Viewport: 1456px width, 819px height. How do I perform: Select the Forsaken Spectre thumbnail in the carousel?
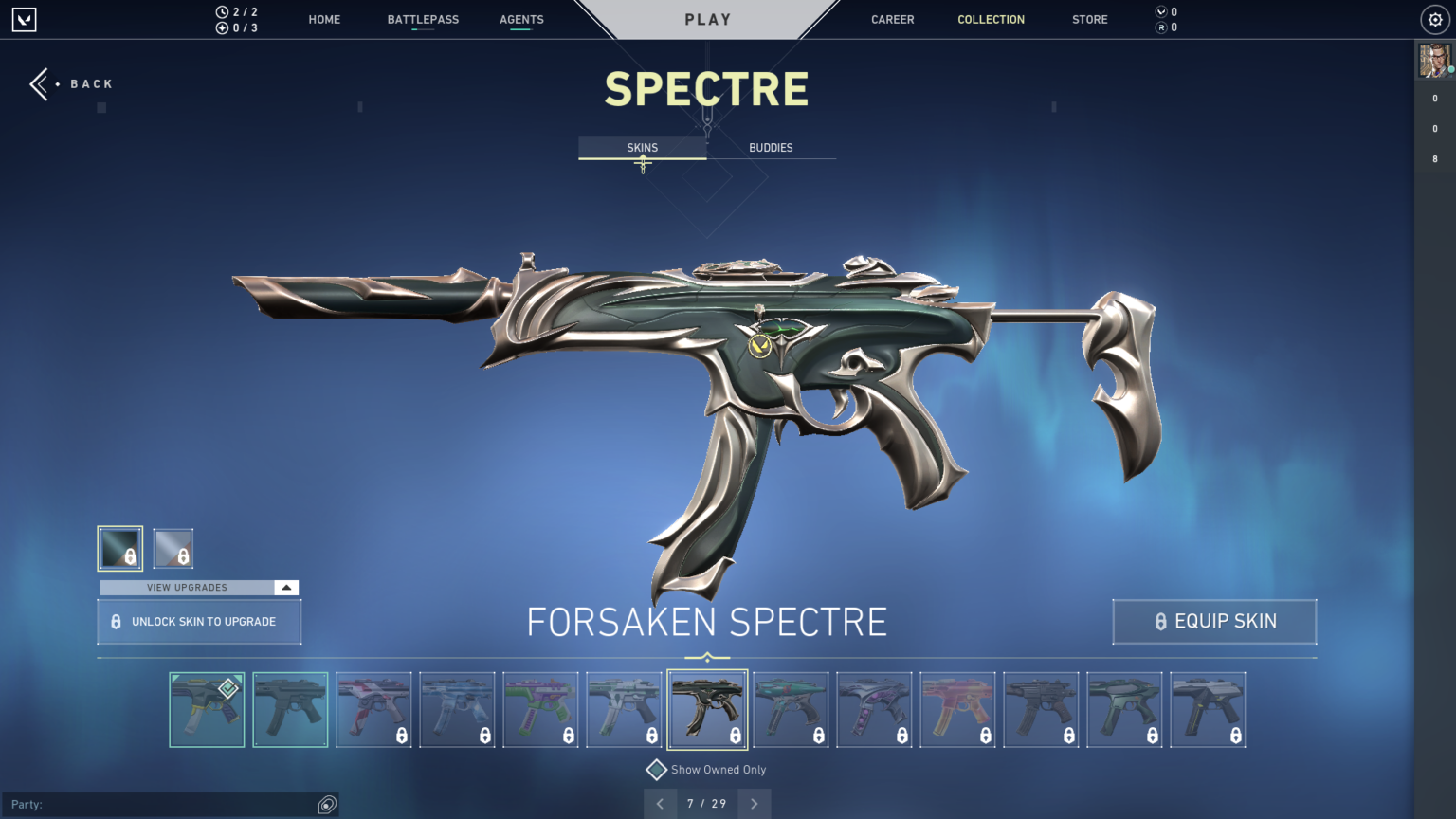pyautogui.click(x=707, y=709)
